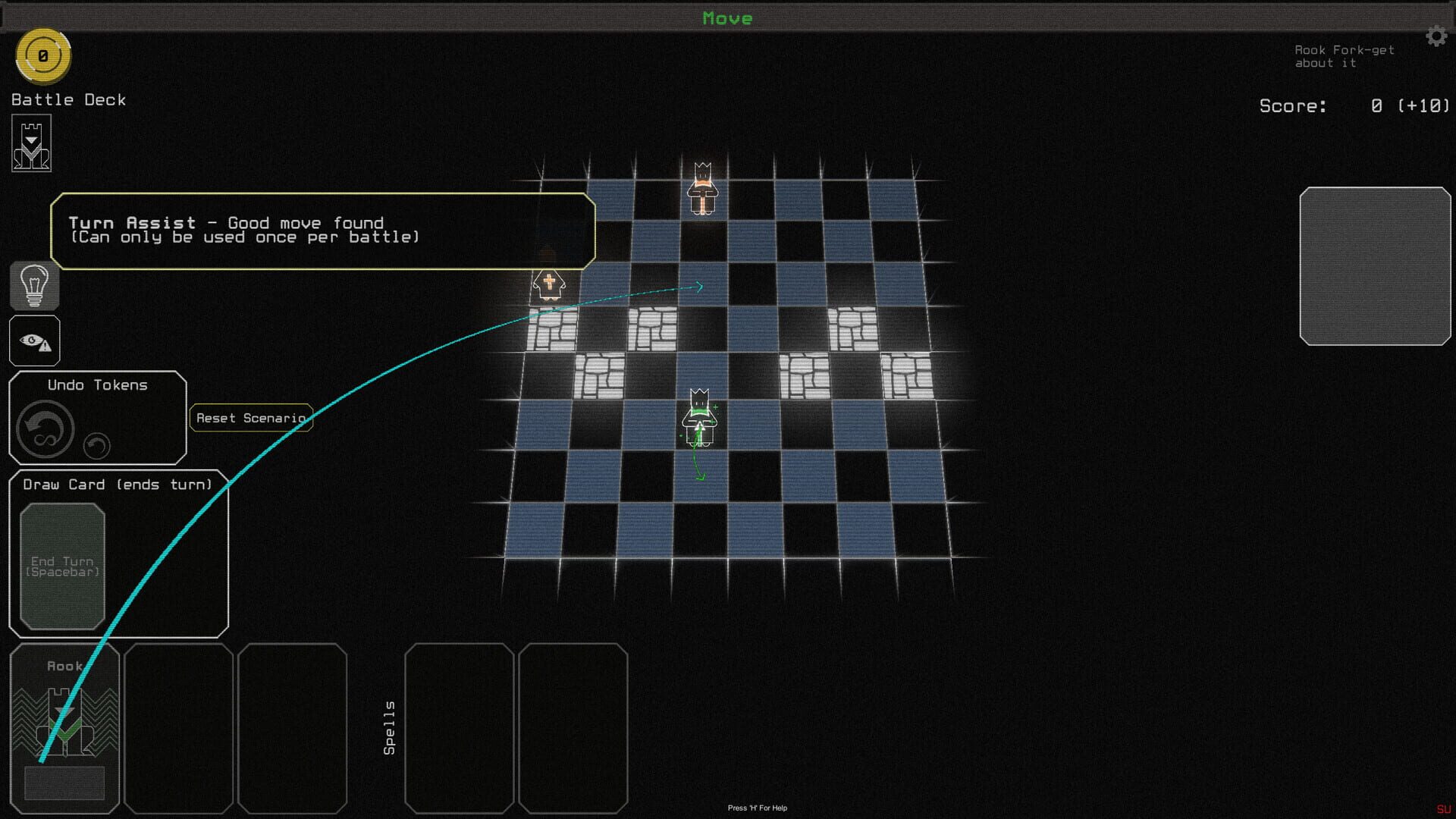Select the End Turn Spacebar card
1456x819 pixels.
pyautogui.click(x=62, y=566)
